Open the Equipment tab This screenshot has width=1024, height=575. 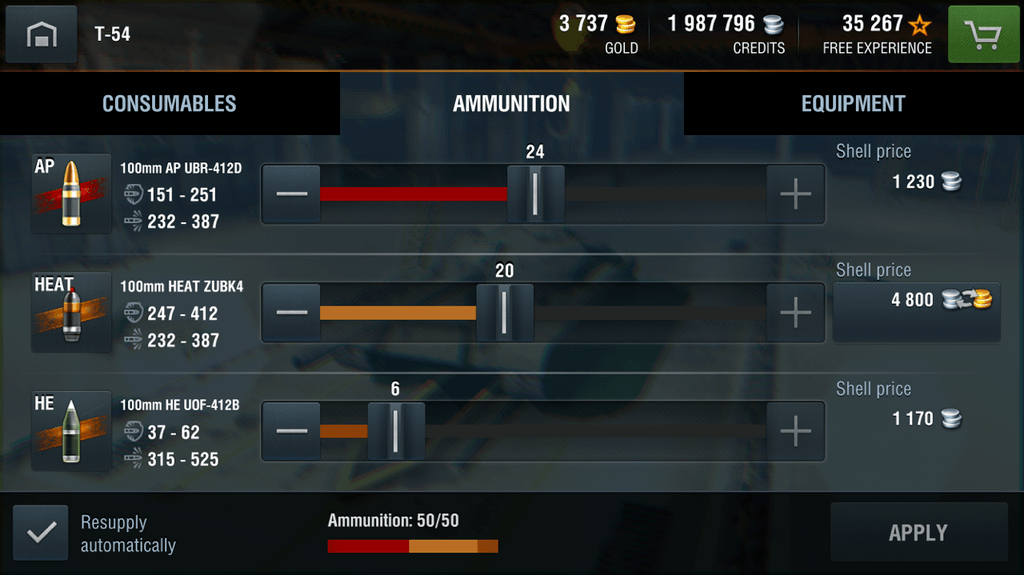pos(853,104)
